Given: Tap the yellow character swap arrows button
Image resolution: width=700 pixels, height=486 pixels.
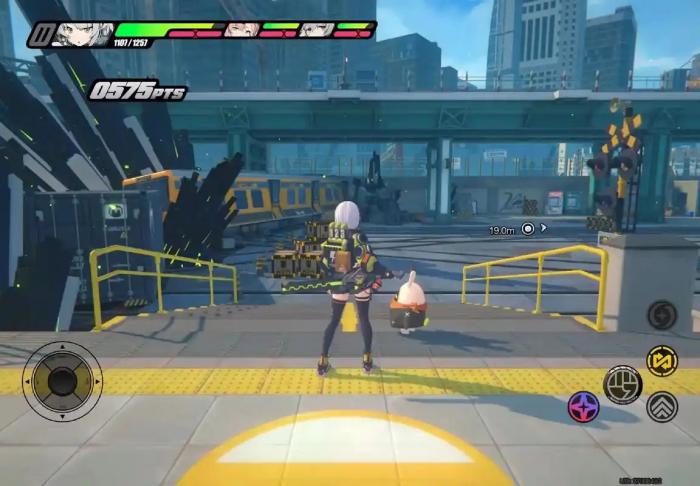Looking at the screenshot, I should 661,361.
